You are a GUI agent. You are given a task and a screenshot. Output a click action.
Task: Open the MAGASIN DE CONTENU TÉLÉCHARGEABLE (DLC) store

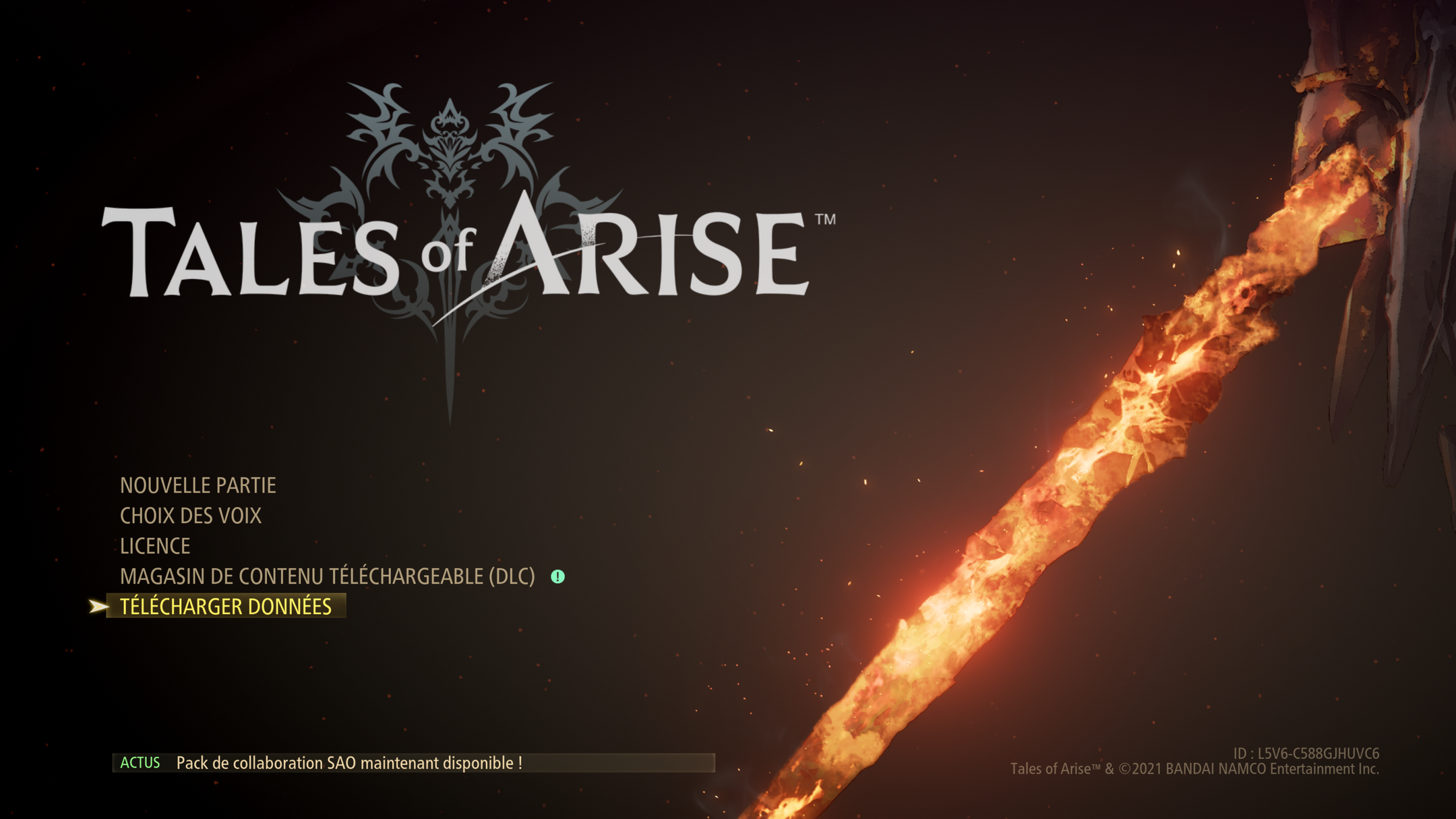point(326,576)
